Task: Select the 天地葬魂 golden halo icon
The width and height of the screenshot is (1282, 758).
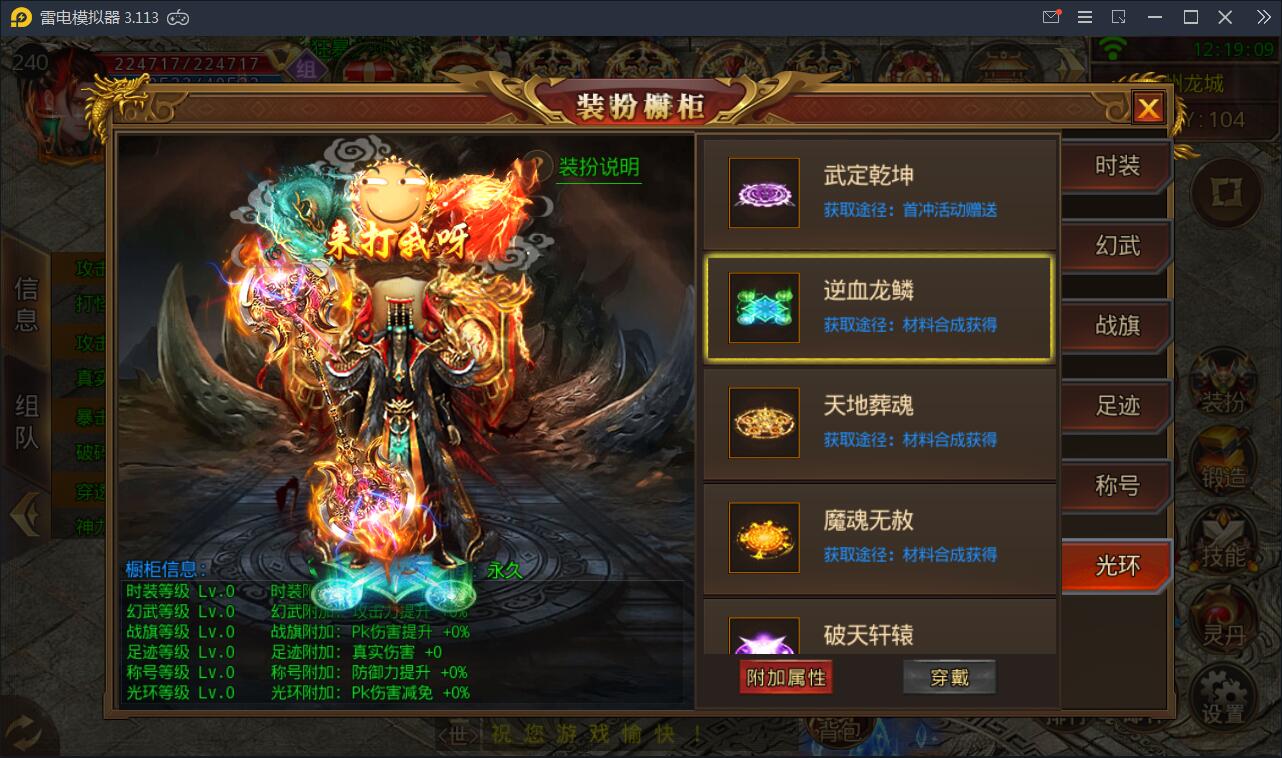Action: click(764, 422)
